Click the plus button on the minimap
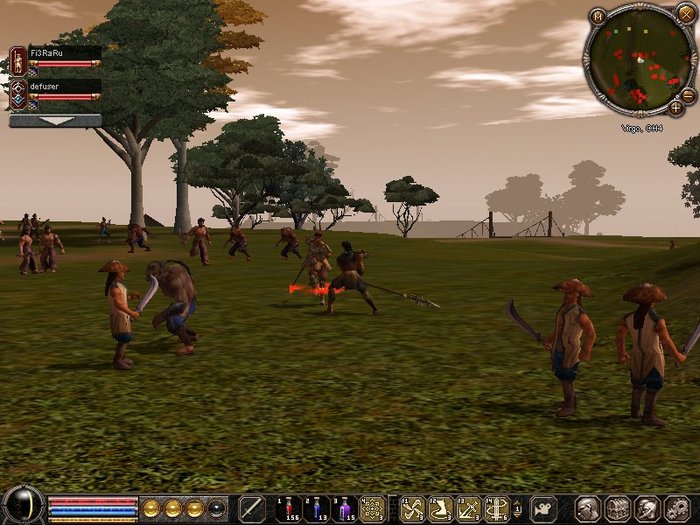Image resolution: width=700 pixels, height=525 pixels. click(676, 107)
